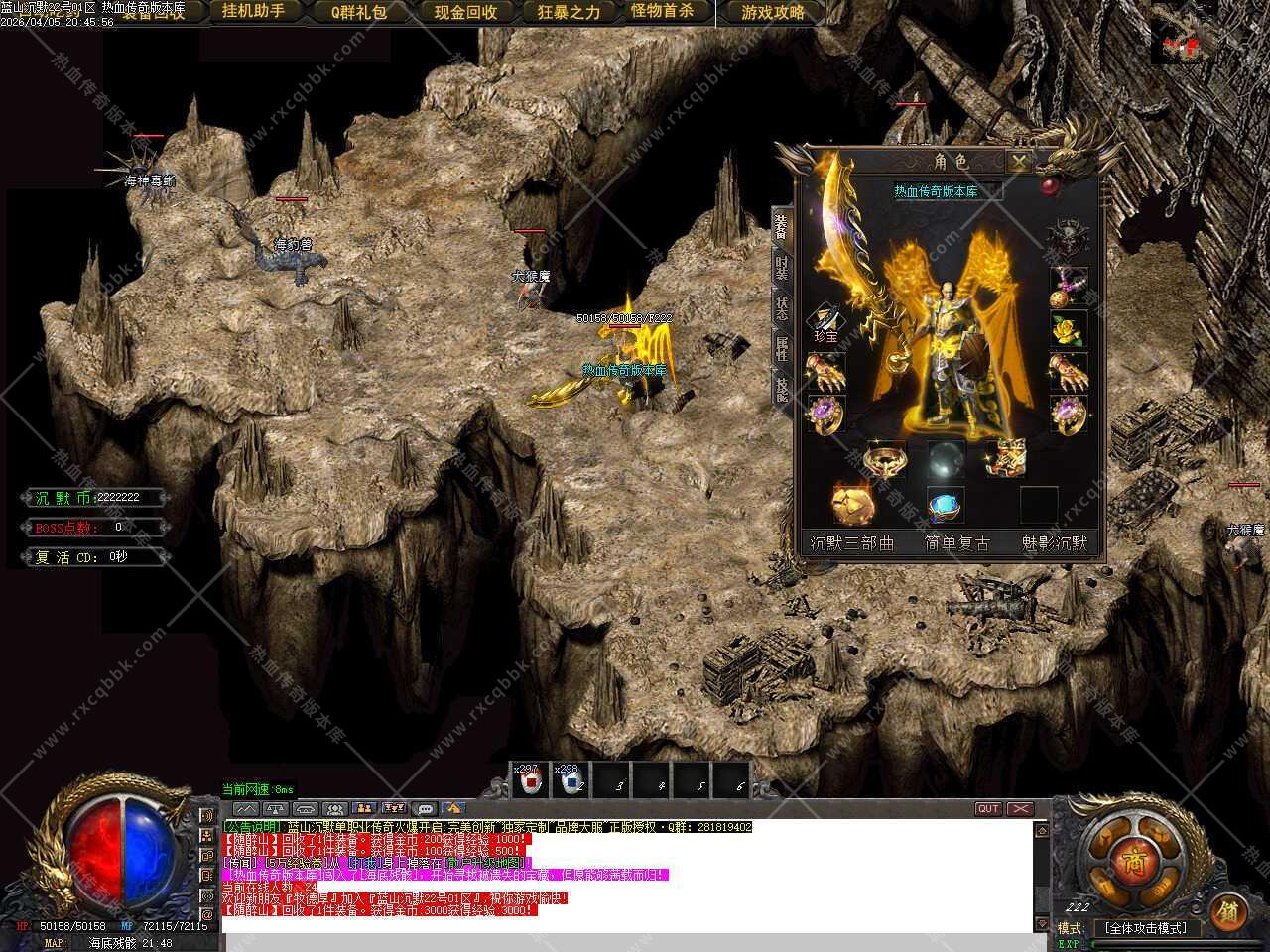
Task: Use the blue potion hotbar slot
Action: [x=570, y=782]
